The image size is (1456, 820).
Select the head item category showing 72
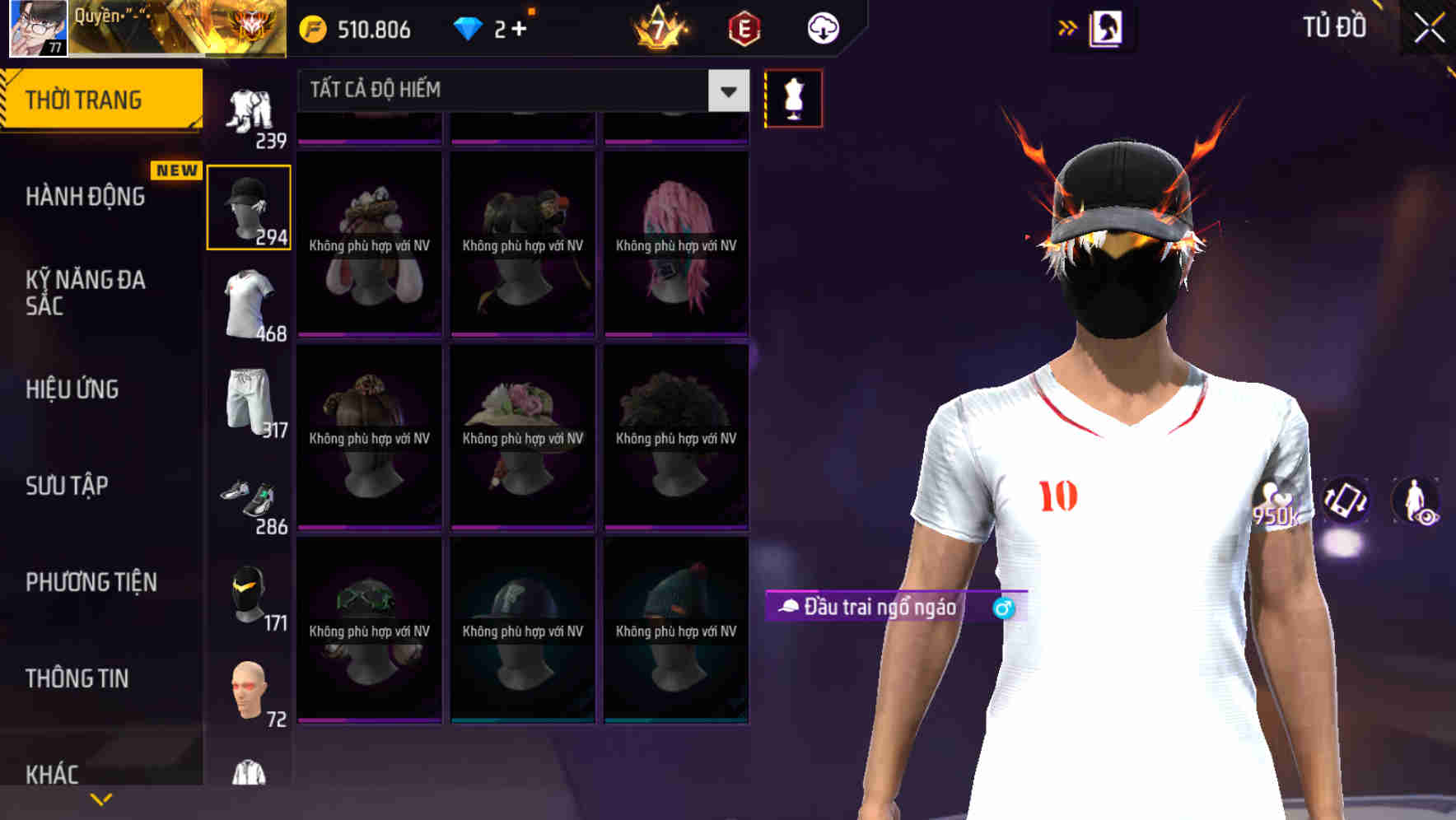coord(249,690)
